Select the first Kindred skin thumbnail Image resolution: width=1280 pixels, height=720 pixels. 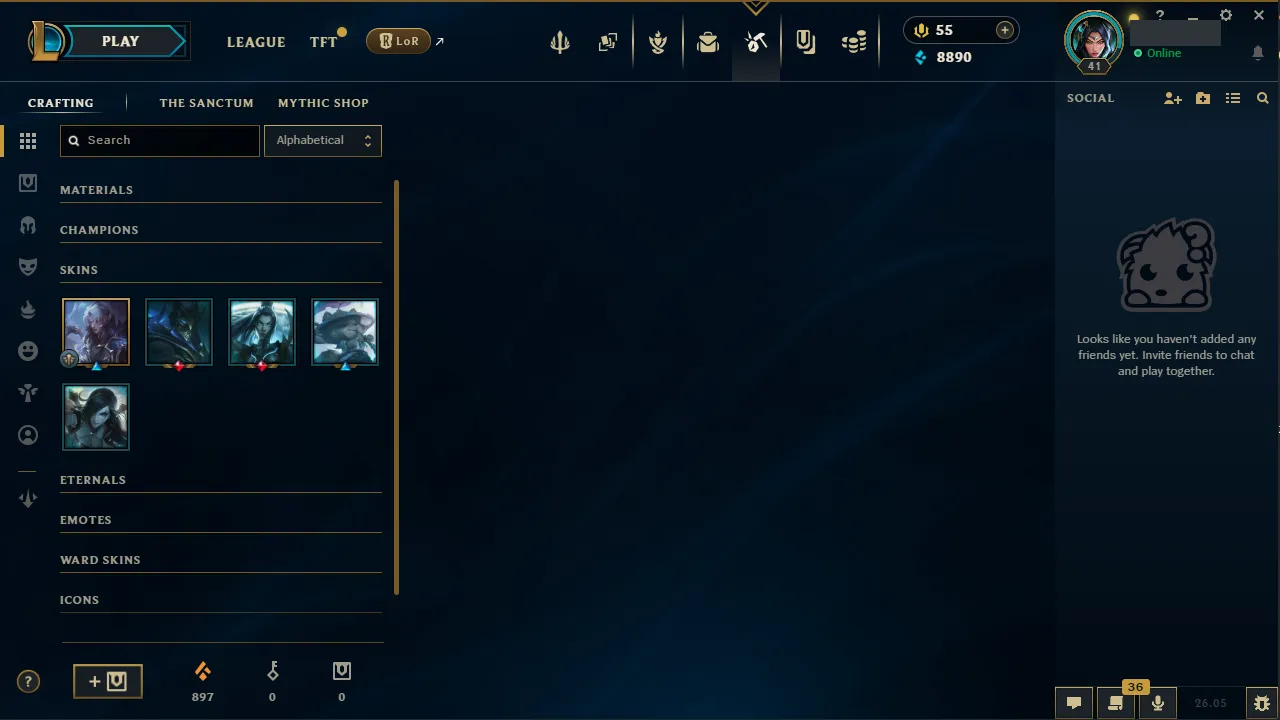click(x=95, y=331)
